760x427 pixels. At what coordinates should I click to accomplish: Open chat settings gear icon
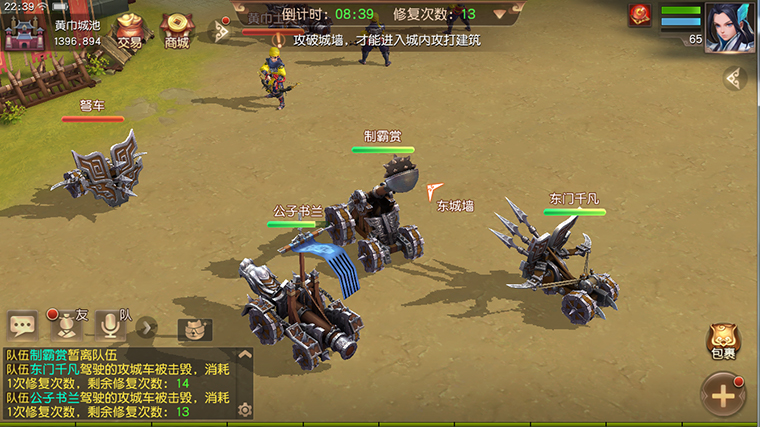[244, 409]
